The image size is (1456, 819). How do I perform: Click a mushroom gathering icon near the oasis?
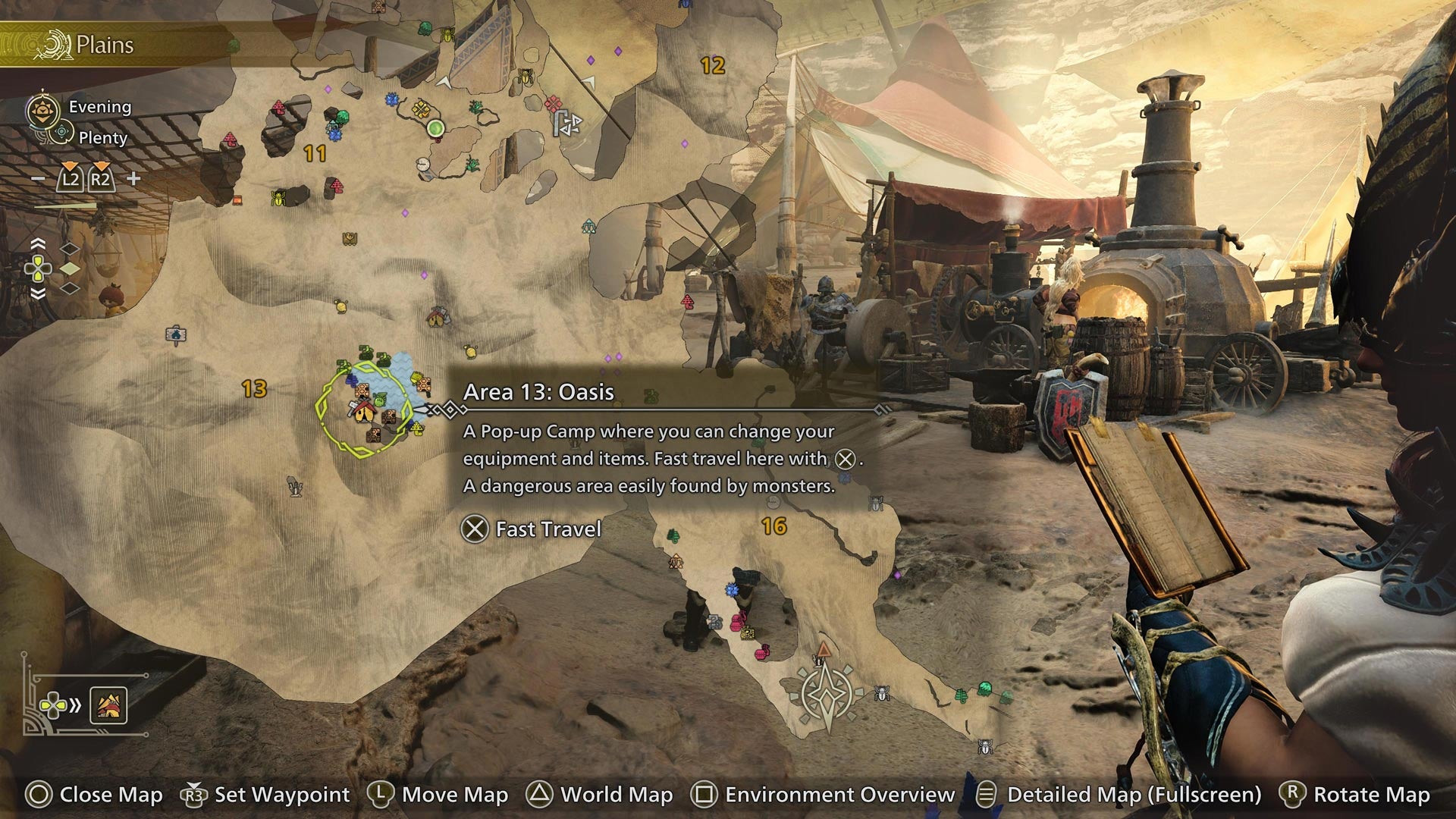418,430
